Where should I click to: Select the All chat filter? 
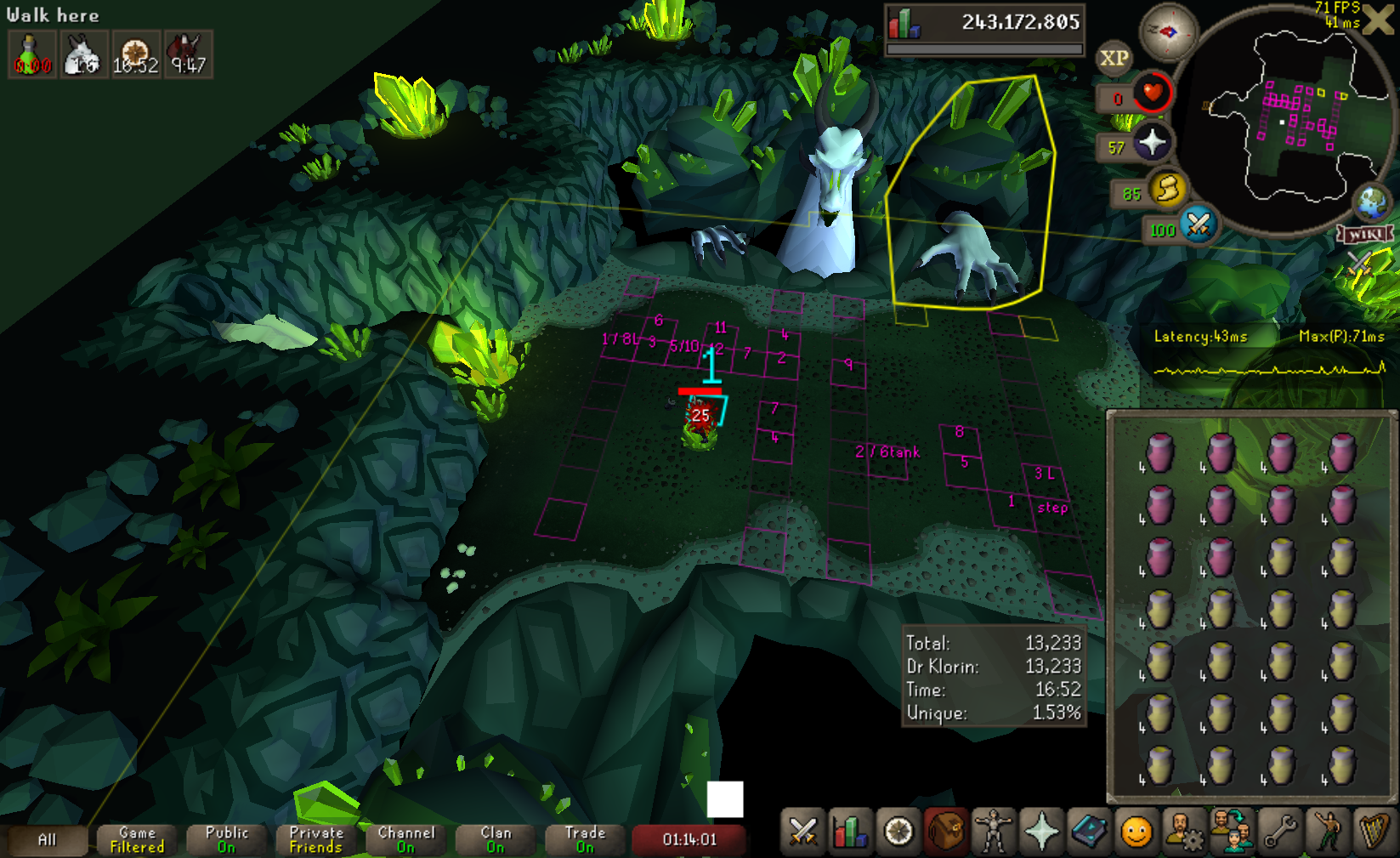pos(47,840)
